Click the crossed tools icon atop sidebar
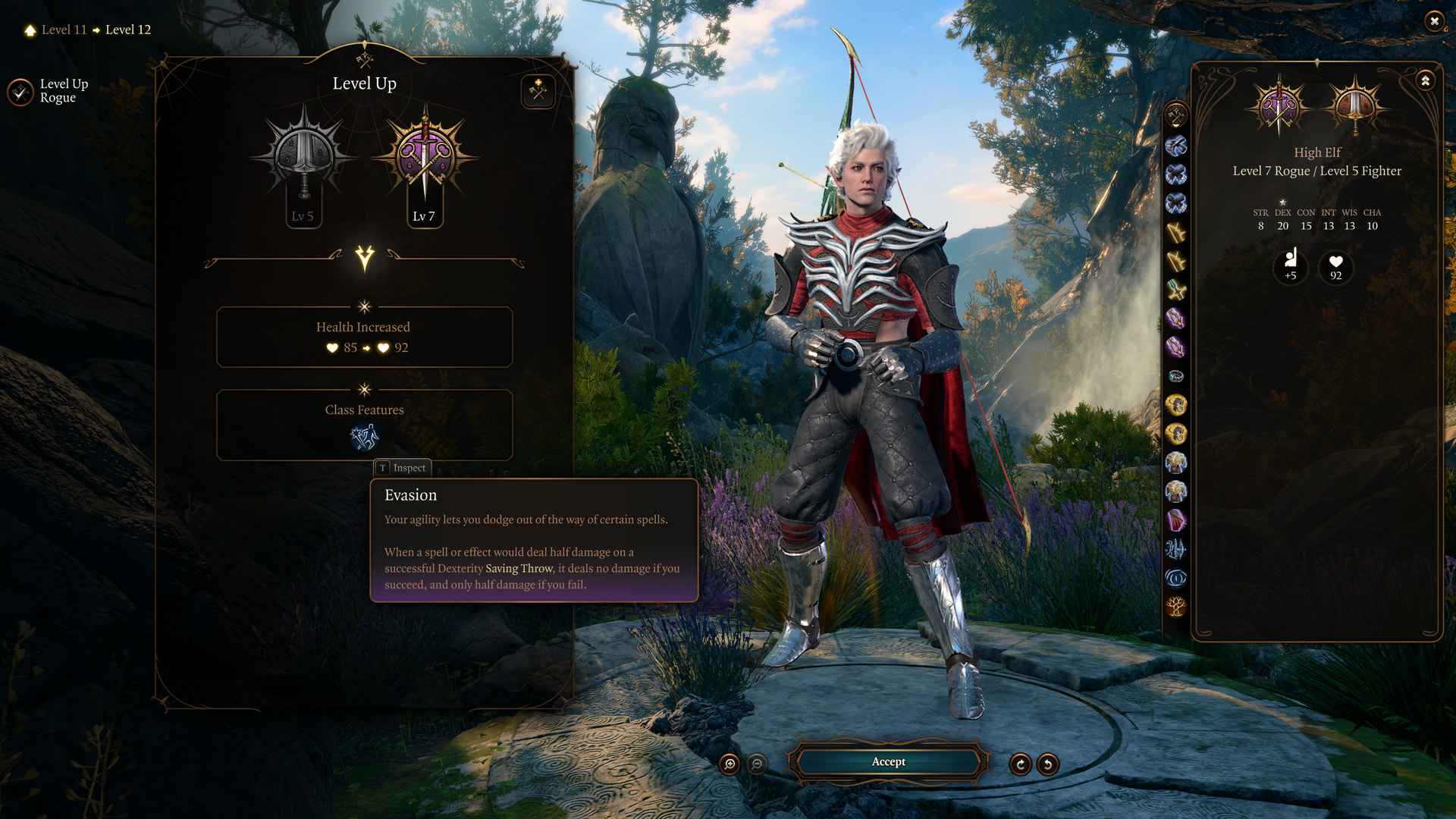Viewport: 1456px width, 819px height. tap(1176, 115)
